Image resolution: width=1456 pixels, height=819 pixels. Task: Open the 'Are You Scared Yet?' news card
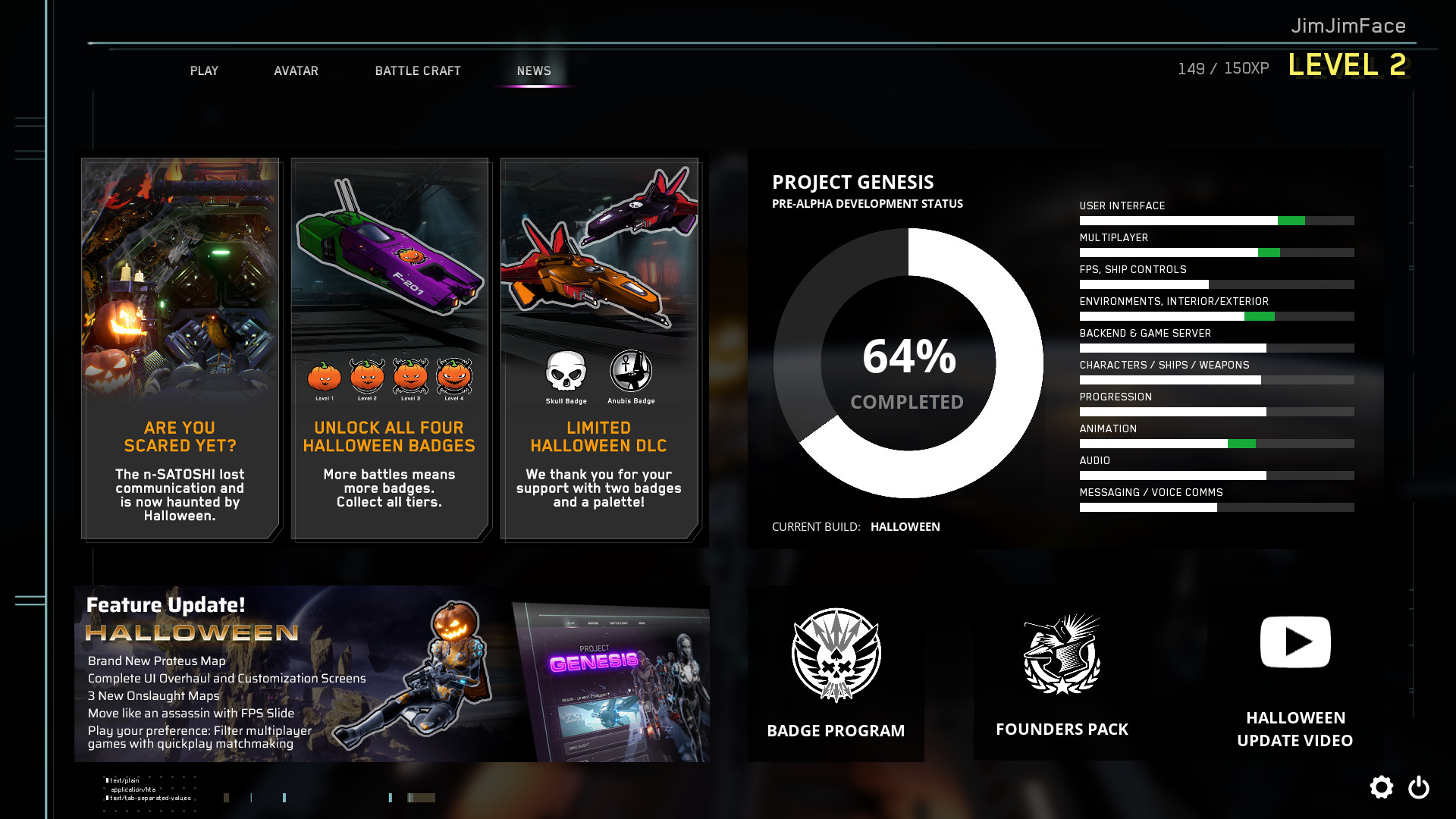tap(180, 349)
